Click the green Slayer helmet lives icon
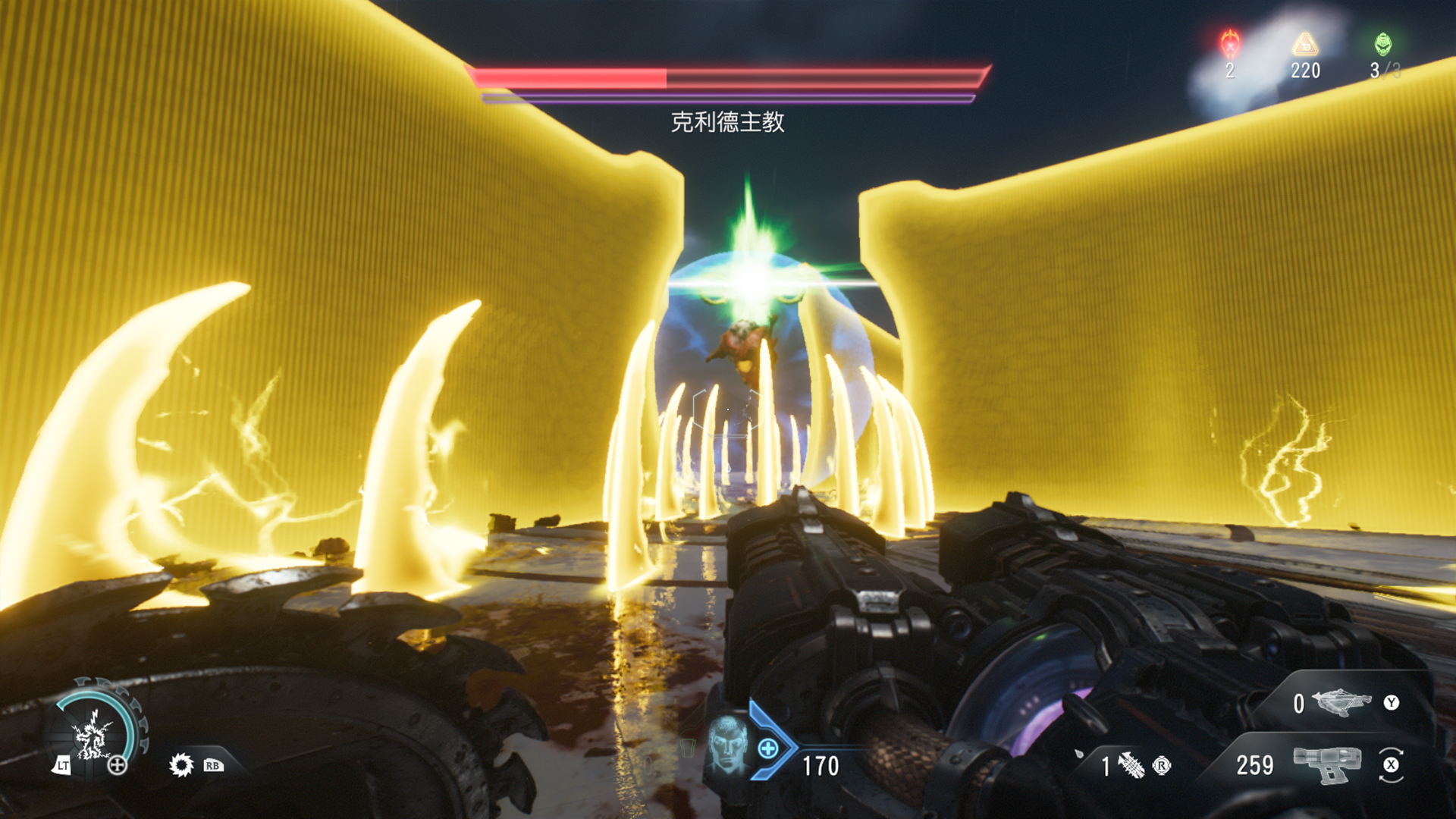The width and height of the screenshot is (1456, 819). 1383,44
